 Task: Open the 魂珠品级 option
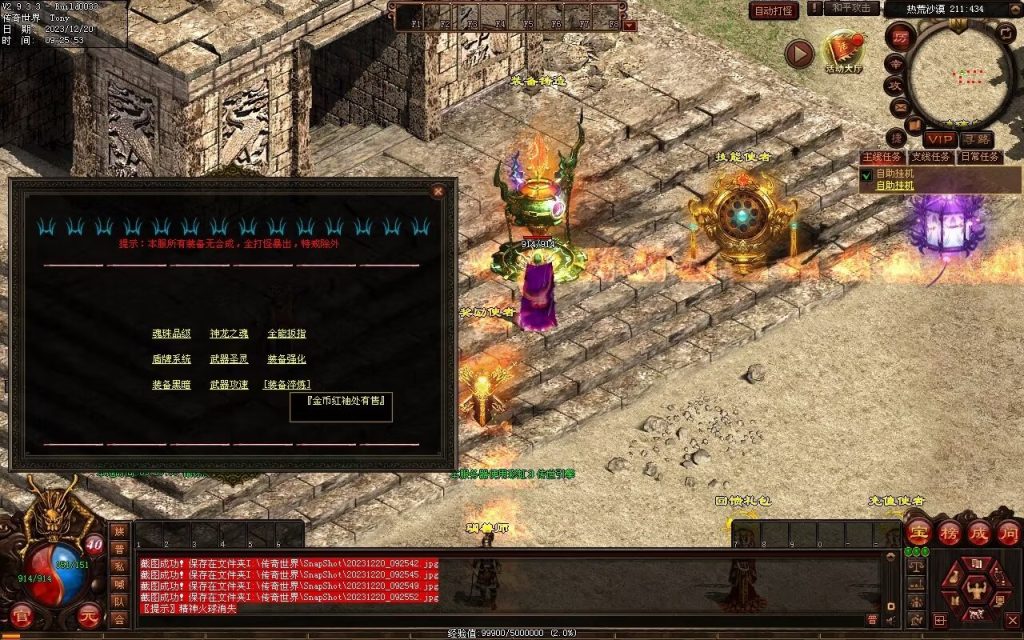coord(171,333)
